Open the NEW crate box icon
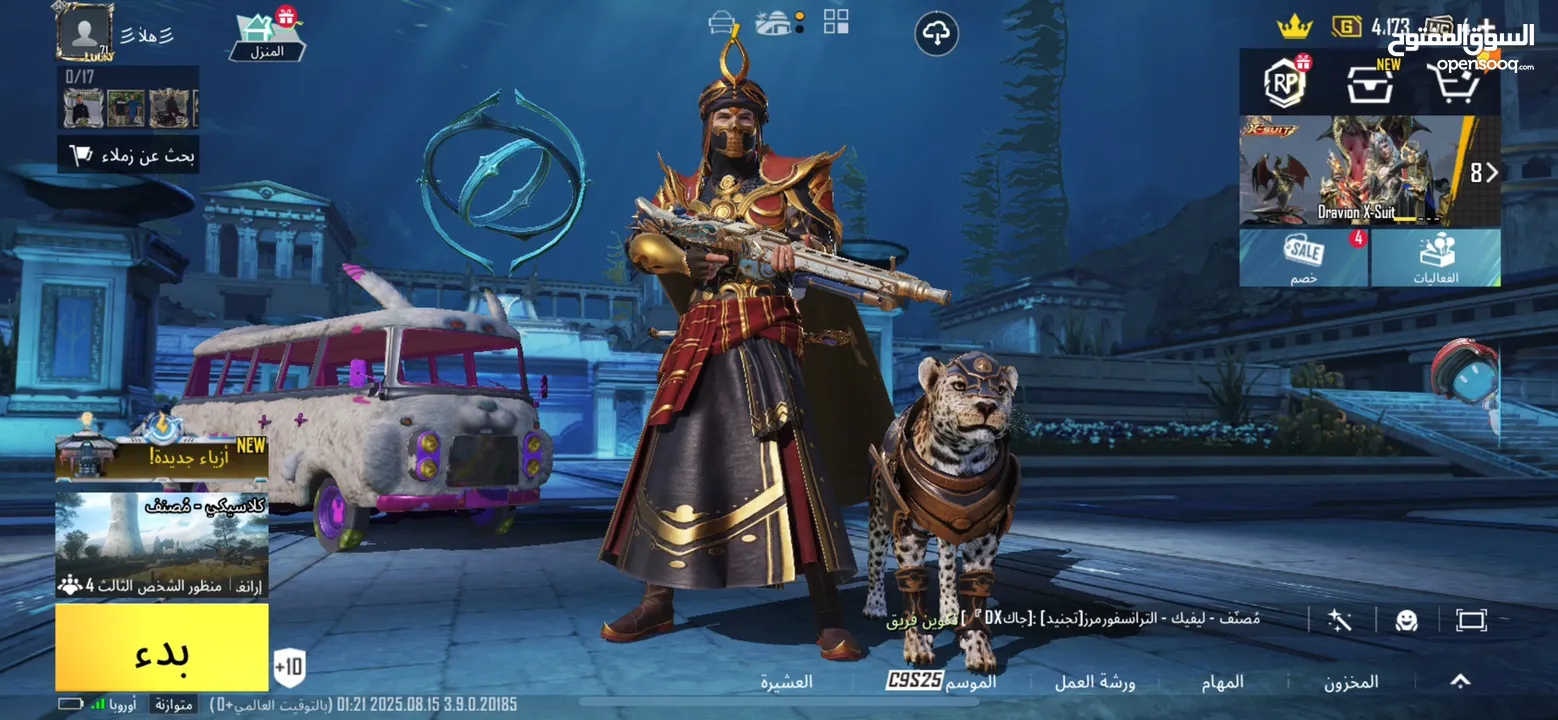This screenshot has height=720, width=1558. click(x=1369, y=86)
